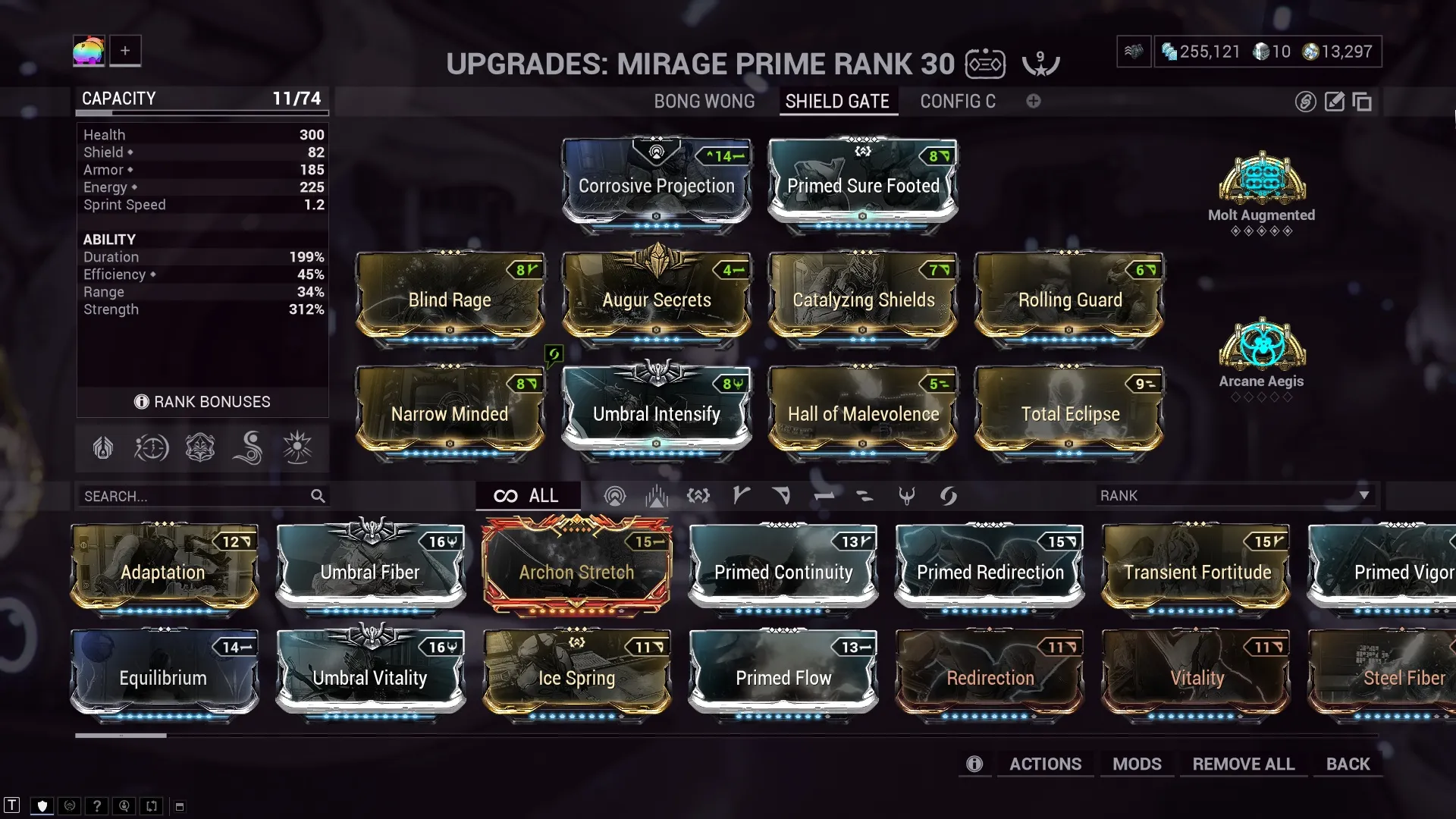Viewport: 1456px width, 819px height.
Task: Select the Archon Stretch mod card
Action: [x=576, y=569]
